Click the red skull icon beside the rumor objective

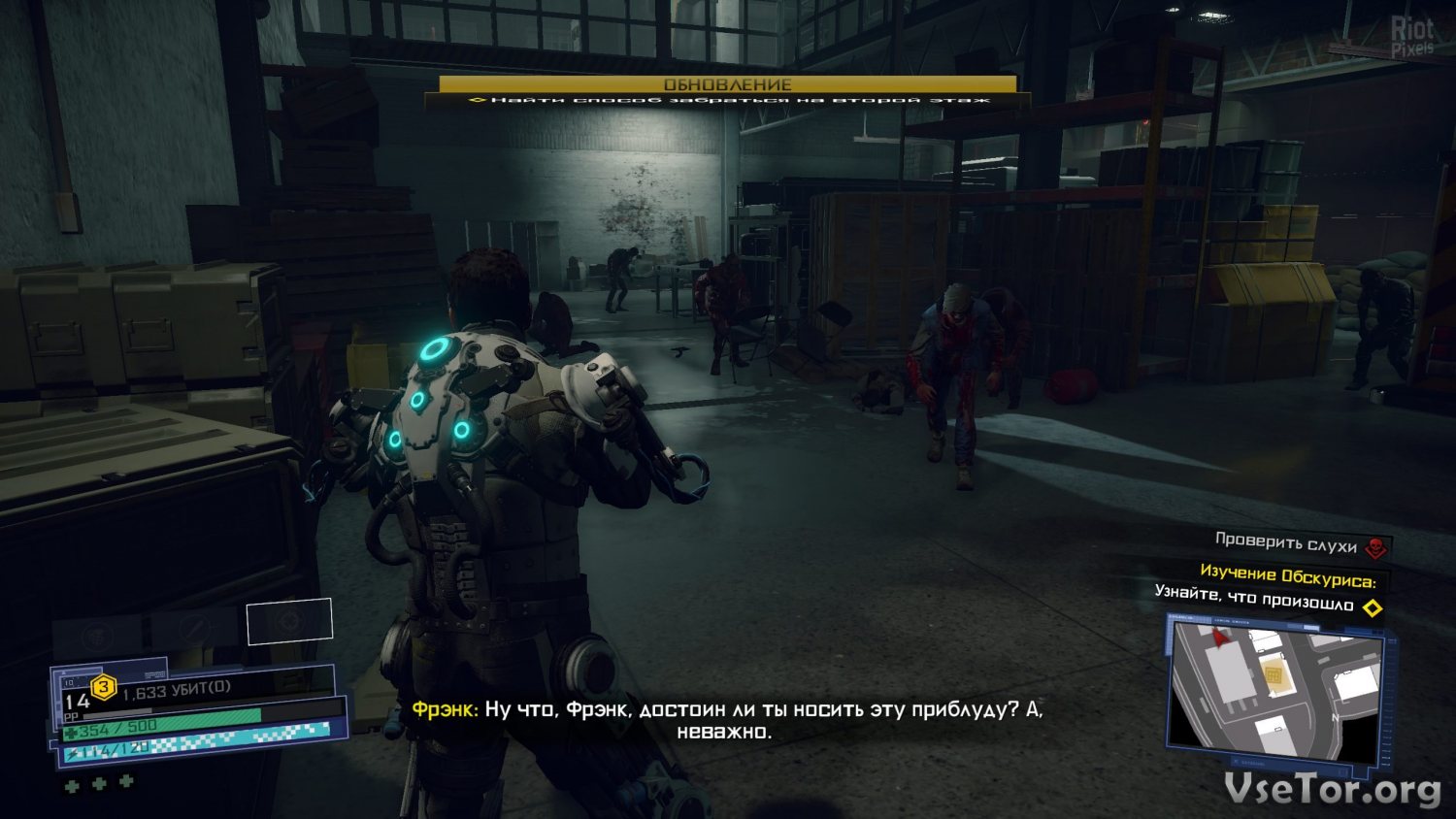1375,549
